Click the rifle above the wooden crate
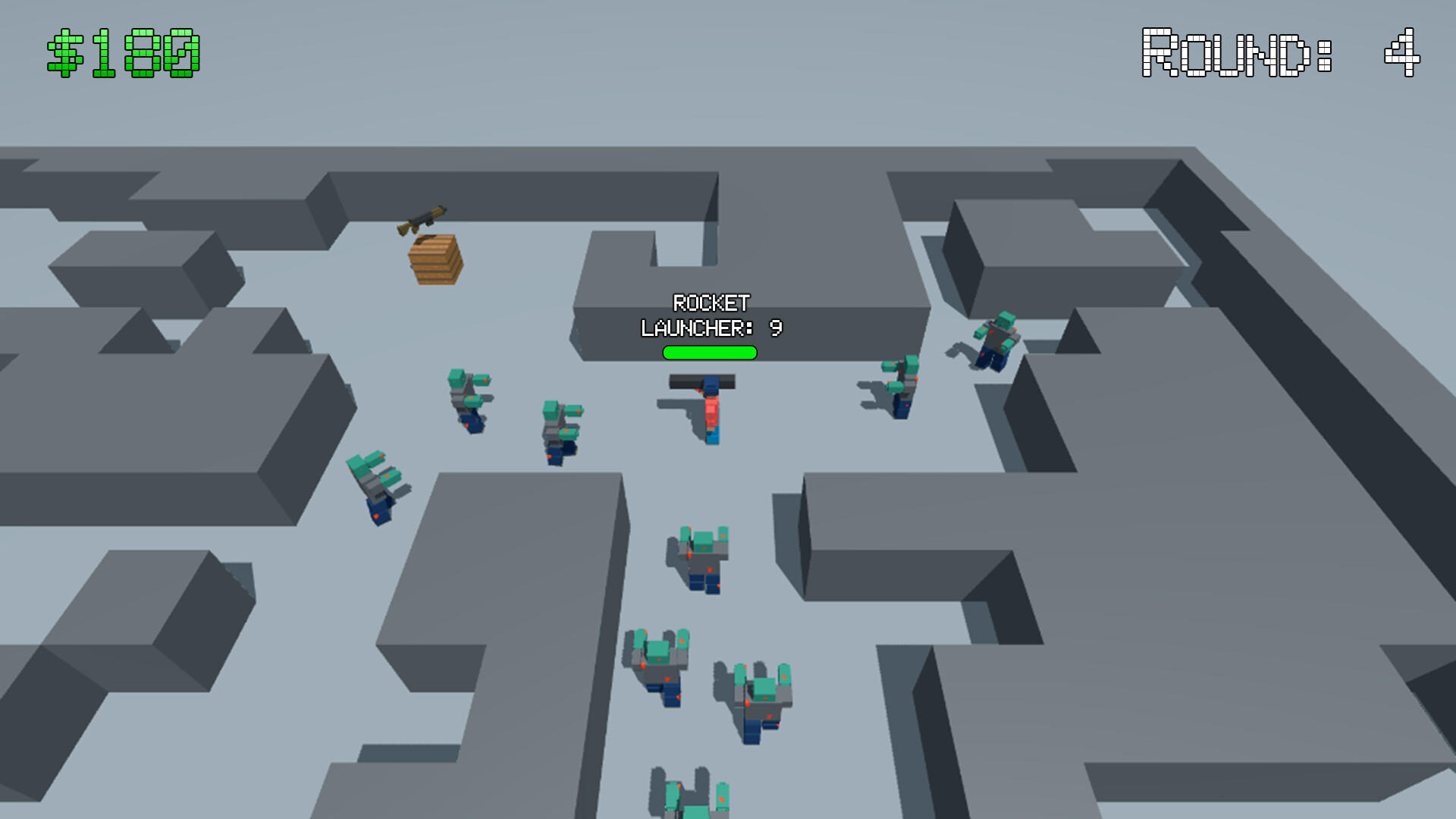 [x=423, y=220]
